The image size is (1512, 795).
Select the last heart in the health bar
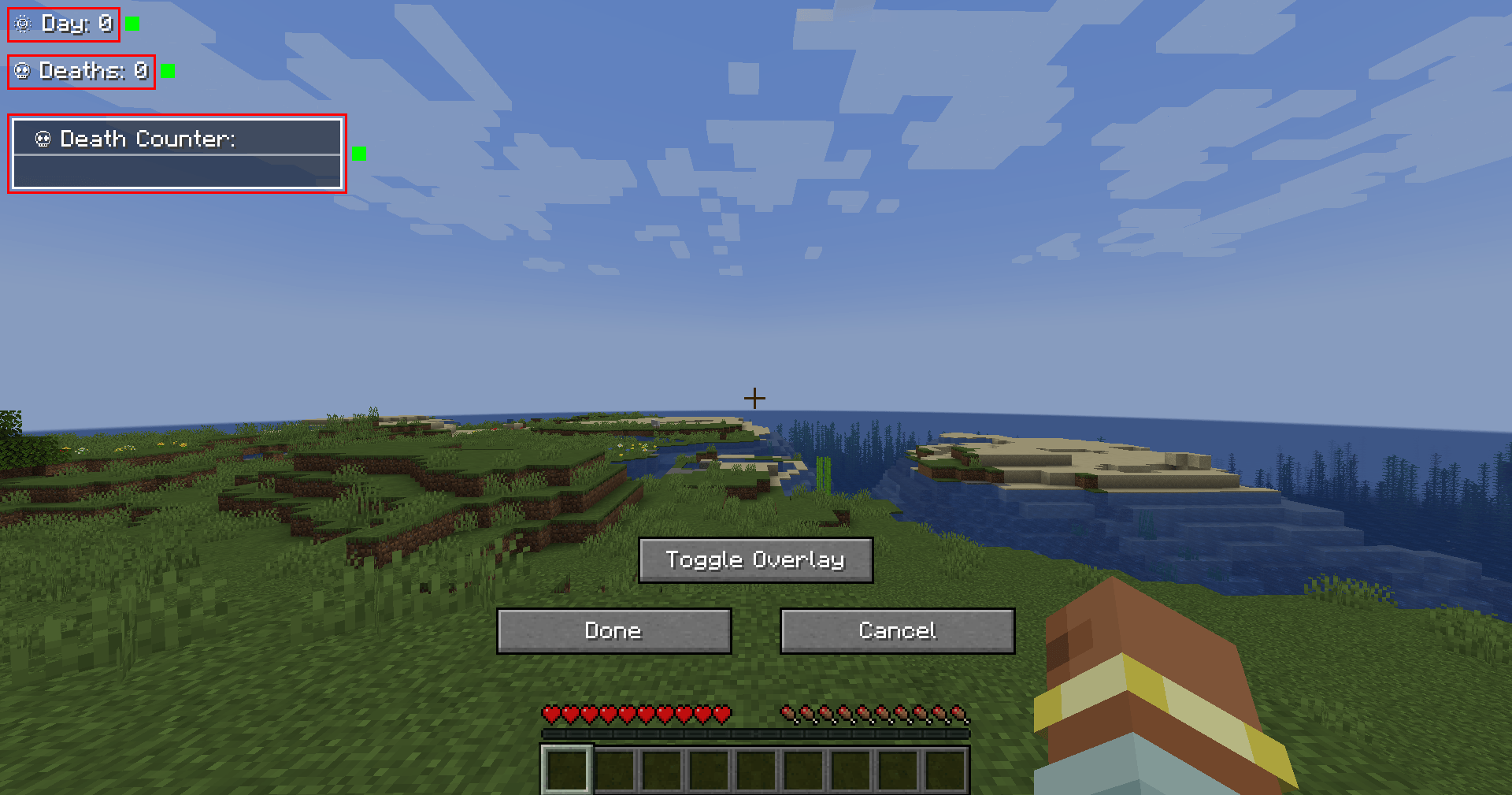721,715
